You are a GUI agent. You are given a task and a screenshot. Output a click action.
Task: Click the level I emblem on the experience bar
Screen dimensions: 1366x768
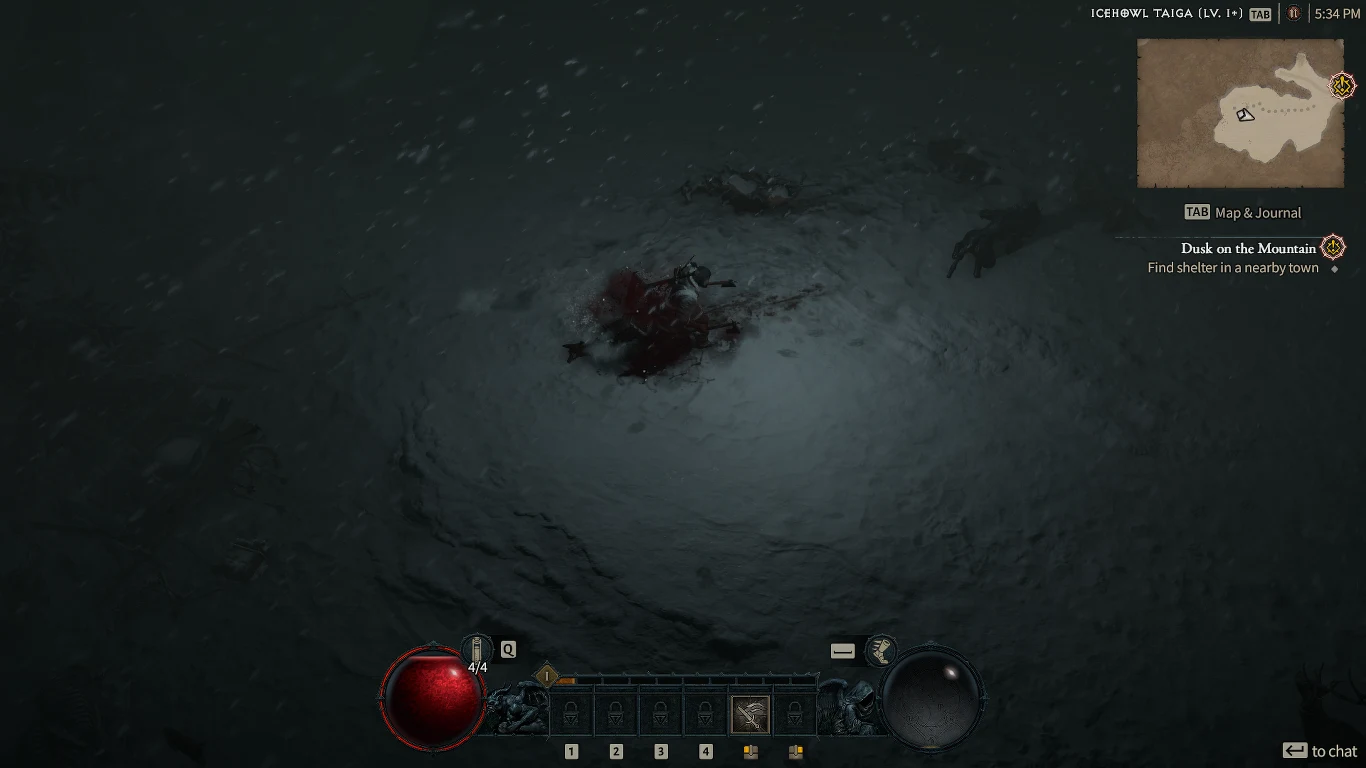[x=545, y=676]
